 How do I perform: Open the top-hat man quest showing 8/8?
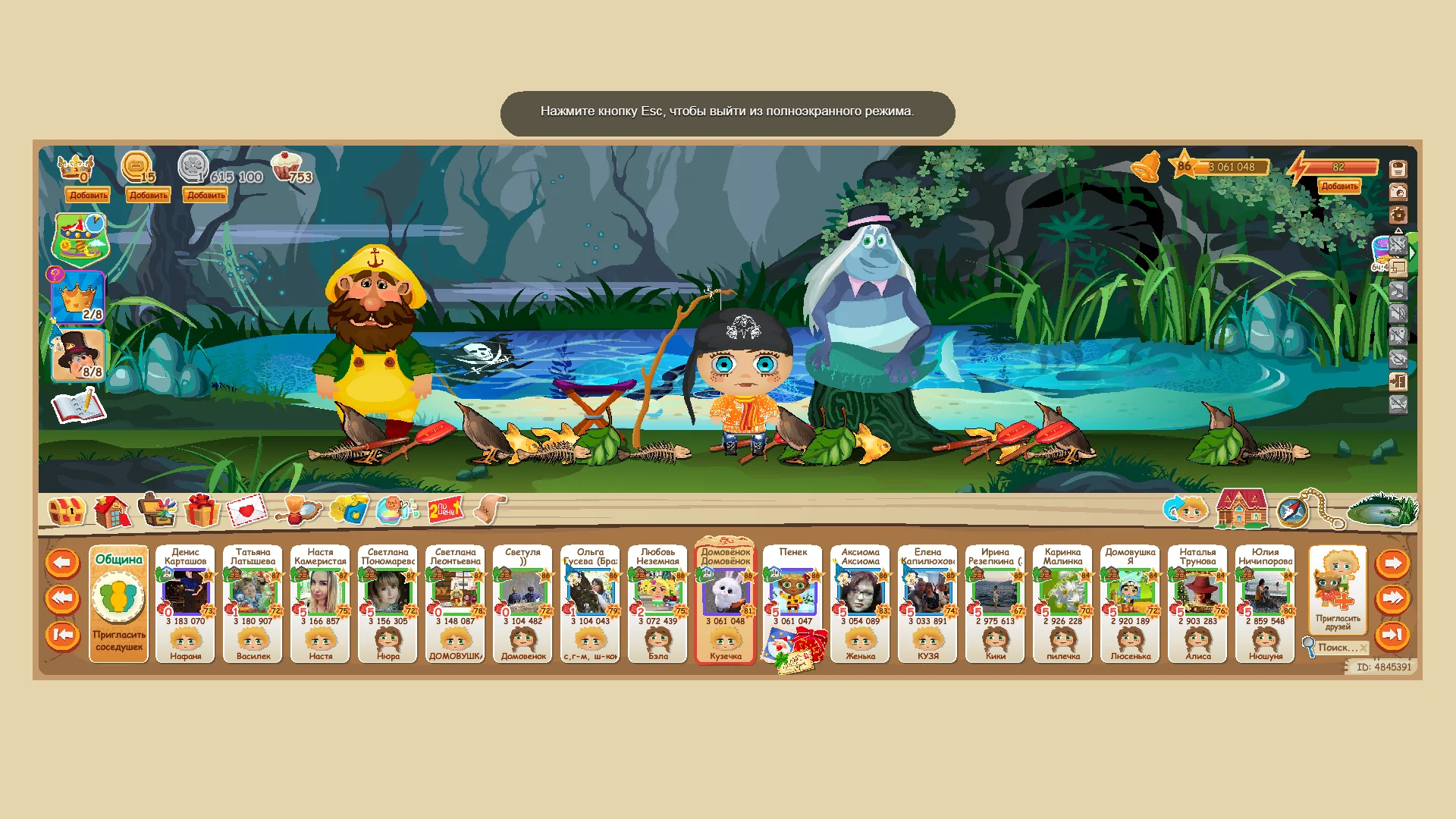coord(78,355)
